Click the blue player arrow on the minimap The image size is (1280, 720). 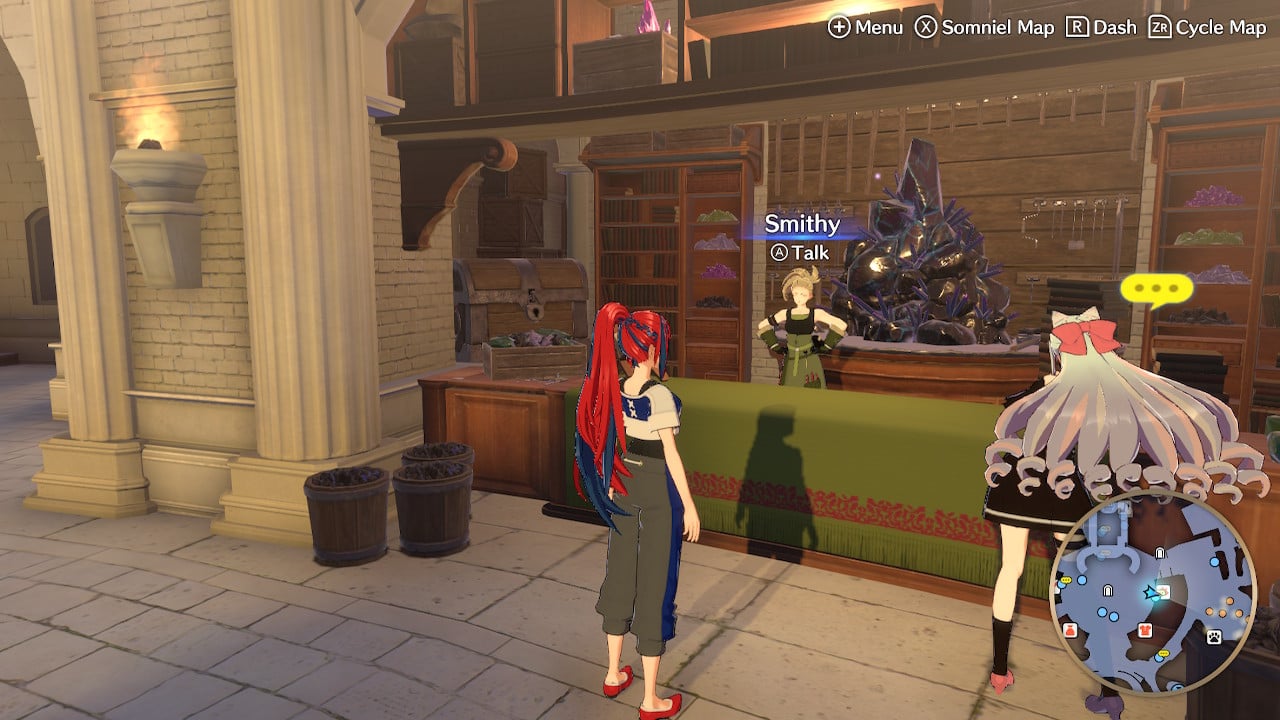(1152, 593)
